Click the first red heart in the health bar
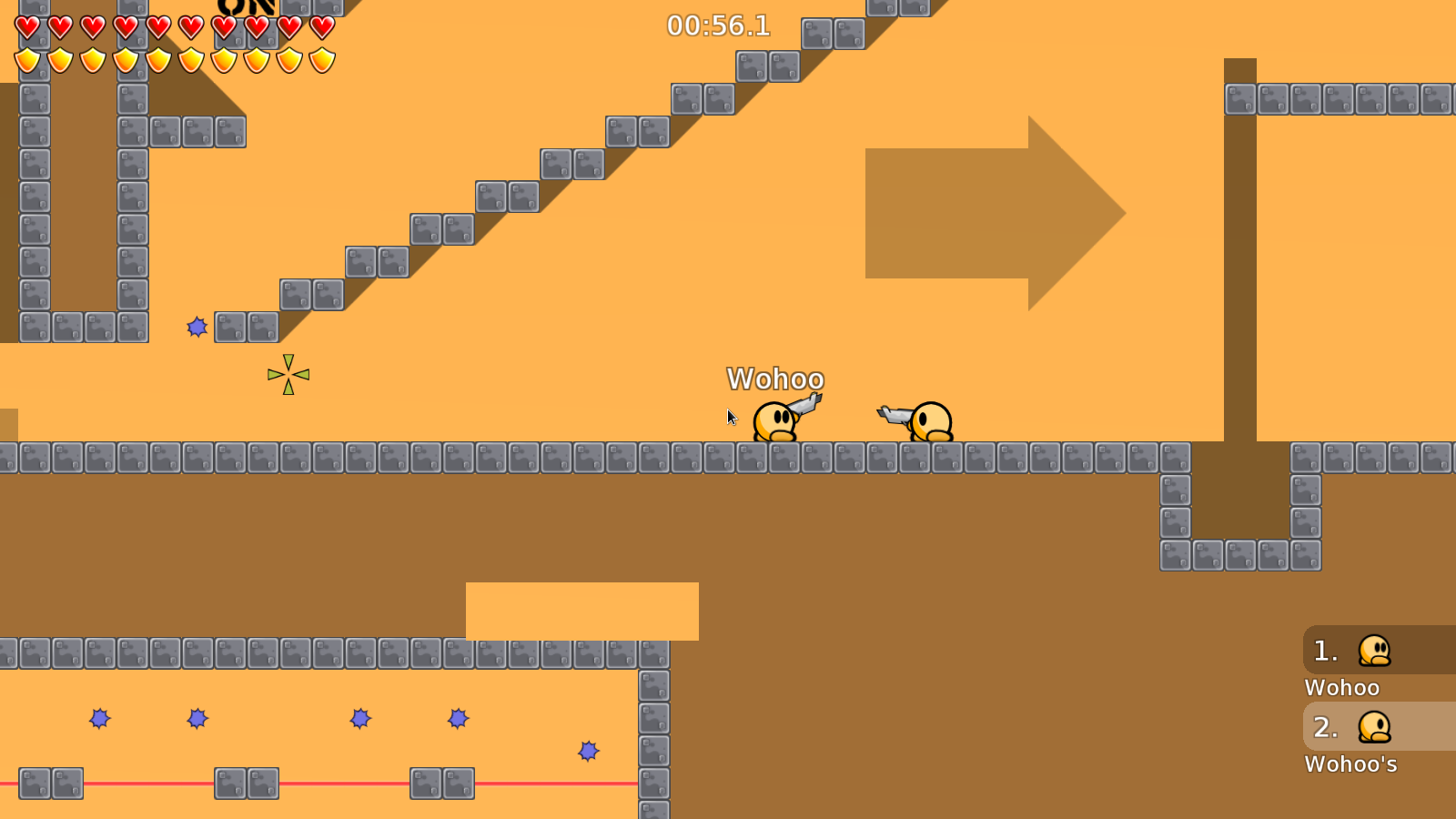 coord(25,25)
